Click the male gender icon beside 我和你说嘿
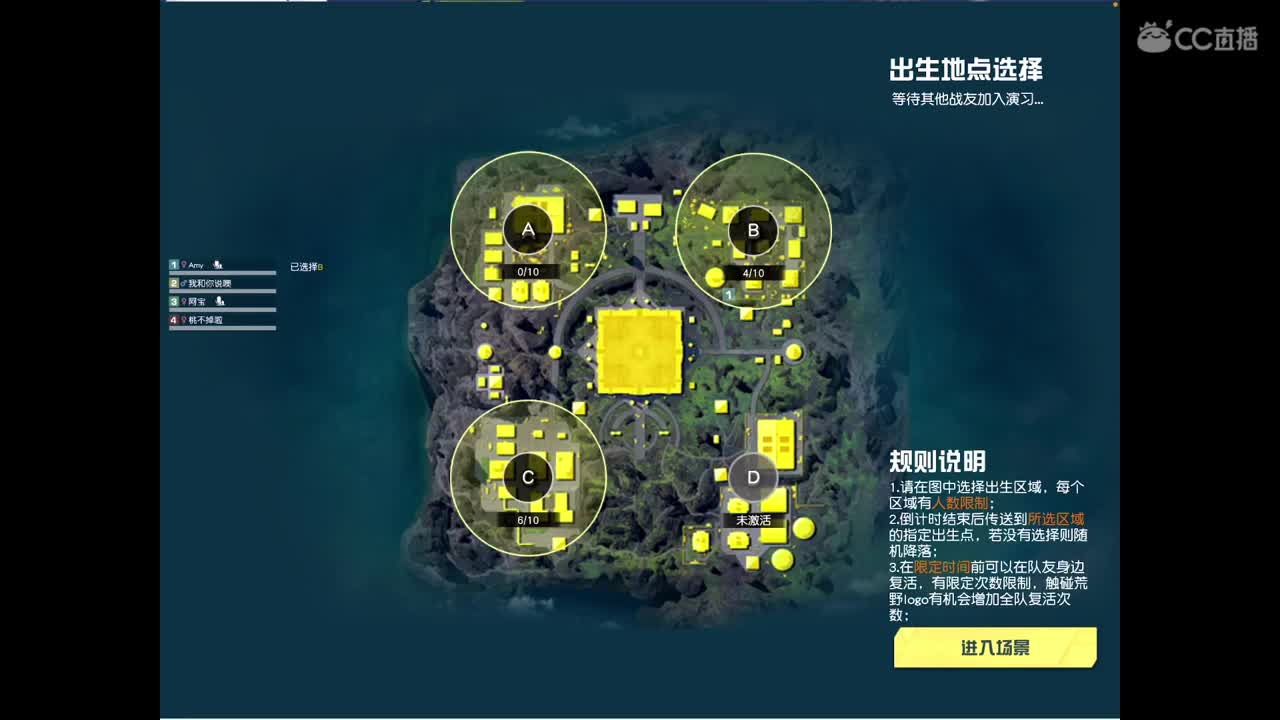 click(183, 284)
